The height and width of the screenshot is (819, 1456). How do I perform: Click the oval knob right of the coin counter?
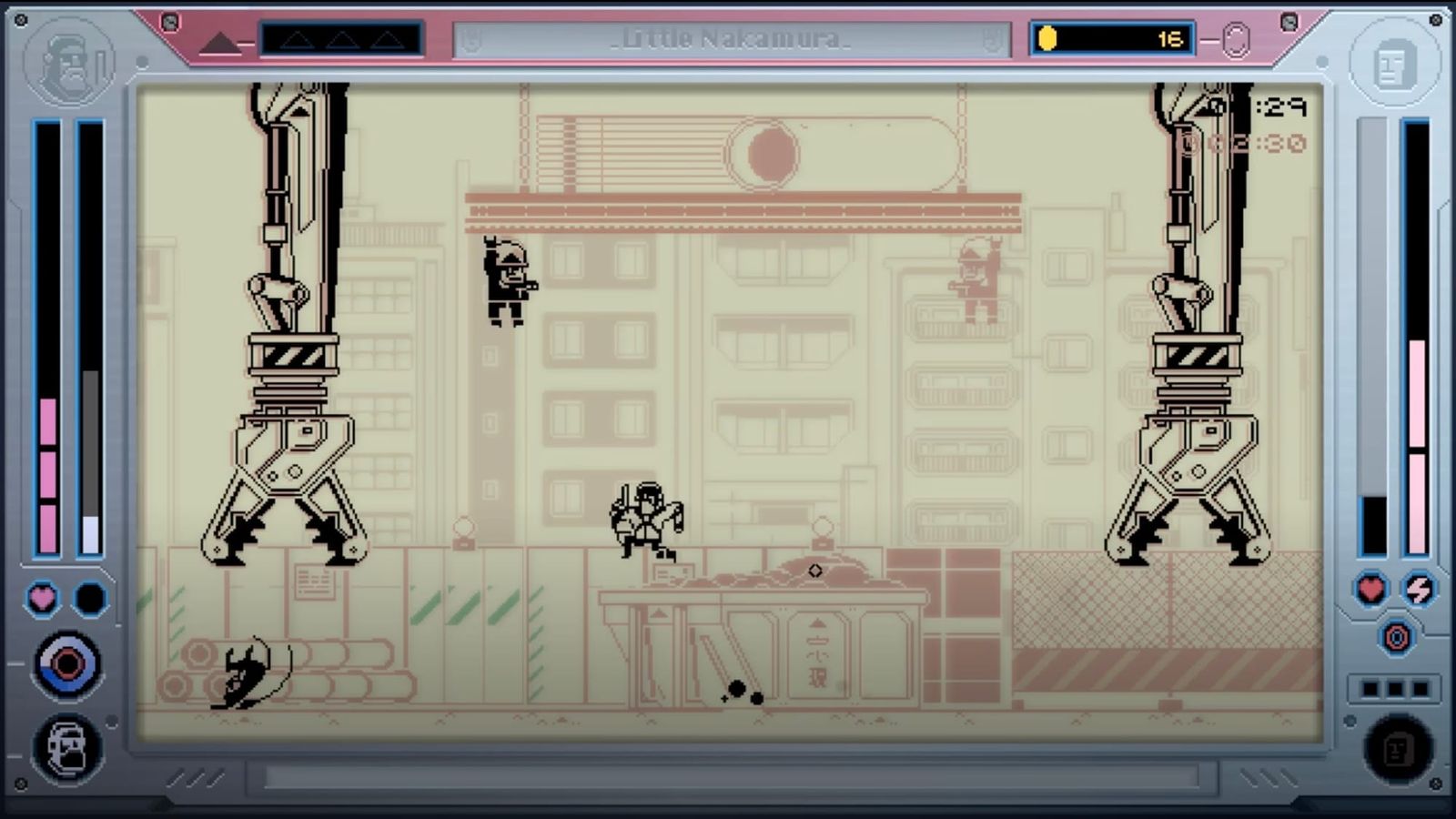[1239, 38]
